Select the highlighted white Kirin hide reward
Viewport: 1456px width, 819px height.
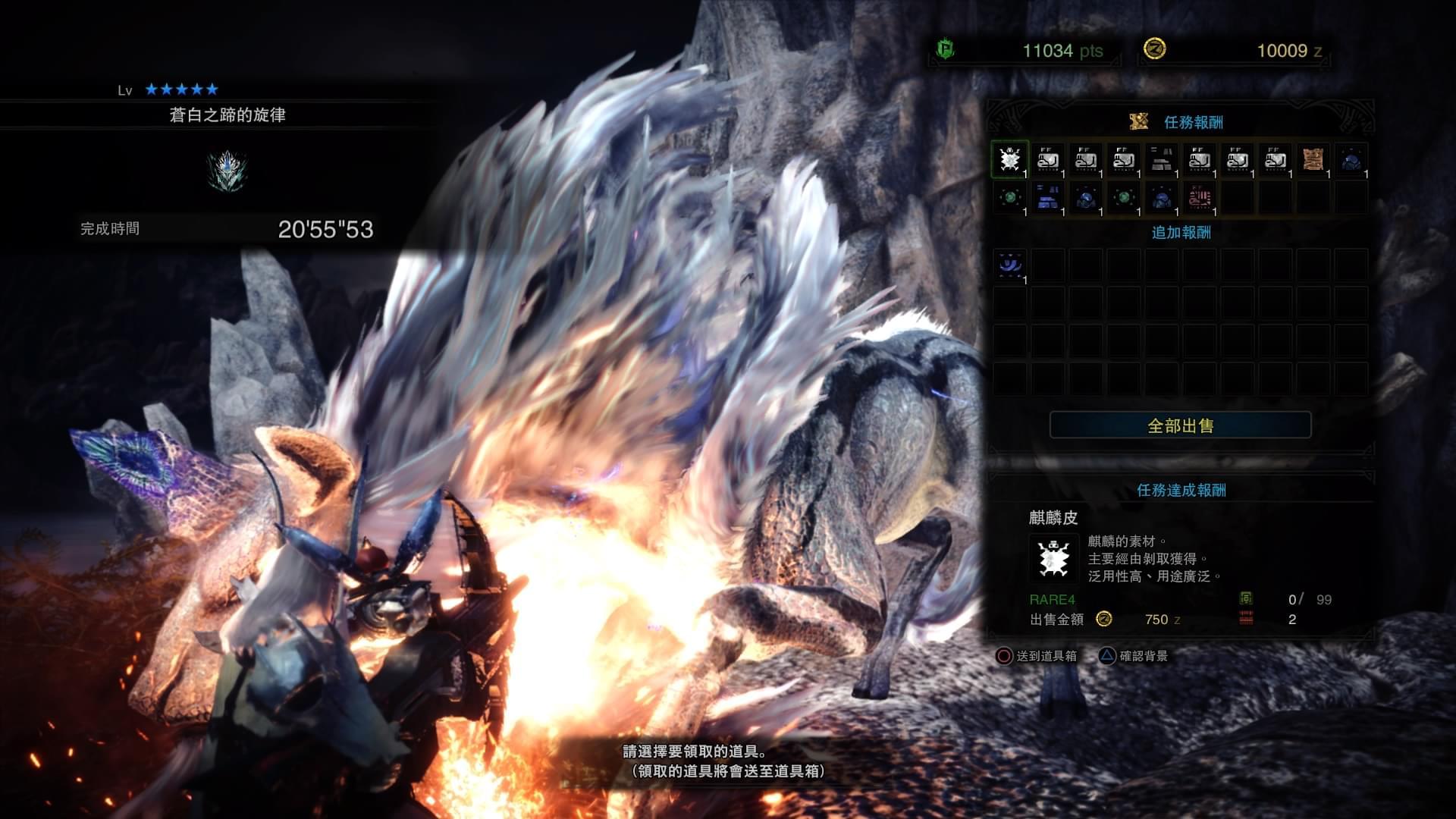pyautogui.click(x=1009, y=160)
